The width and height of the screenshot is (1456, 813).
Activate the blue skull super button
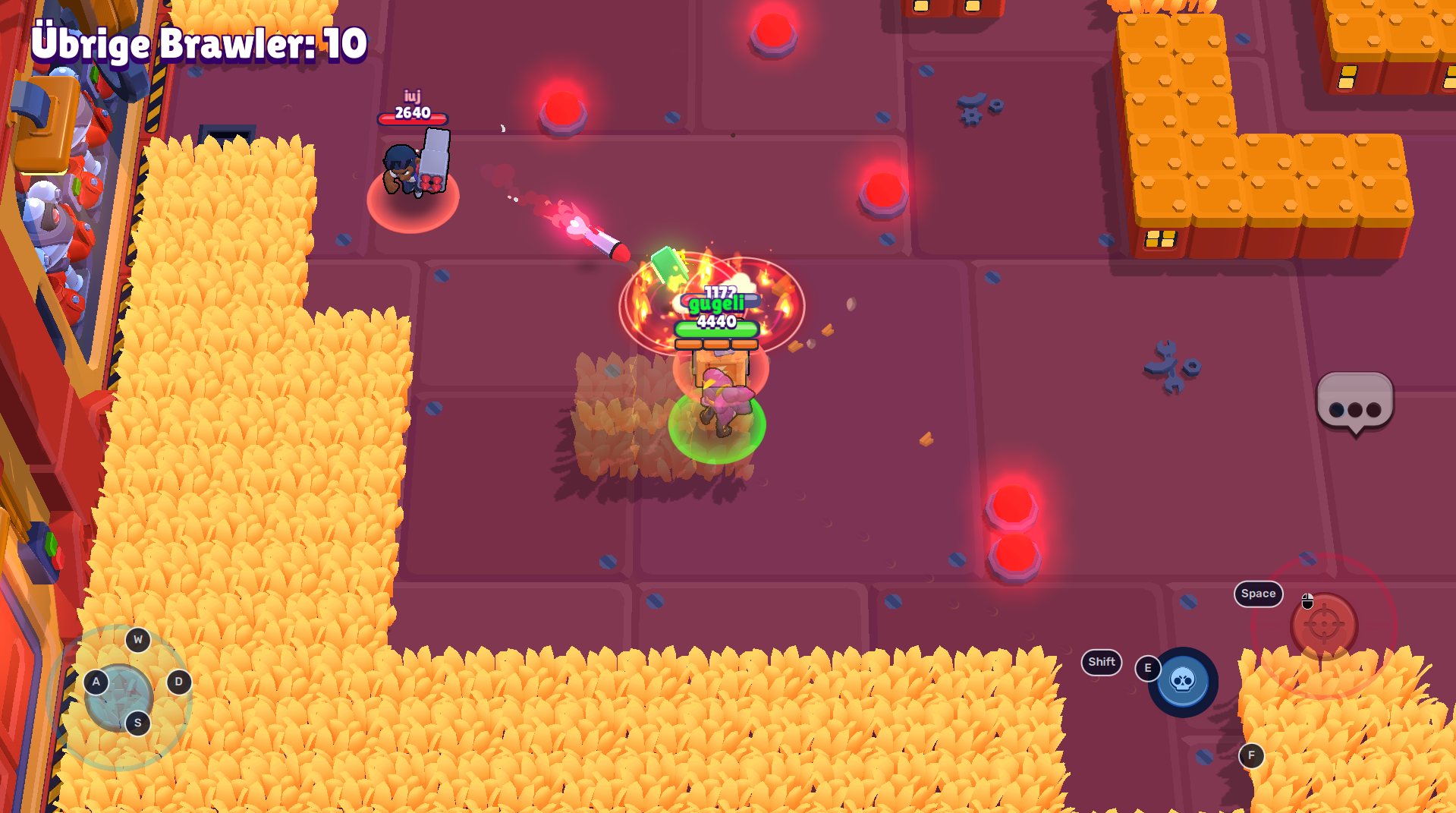pyautogui.click(x=1183, y=681)
